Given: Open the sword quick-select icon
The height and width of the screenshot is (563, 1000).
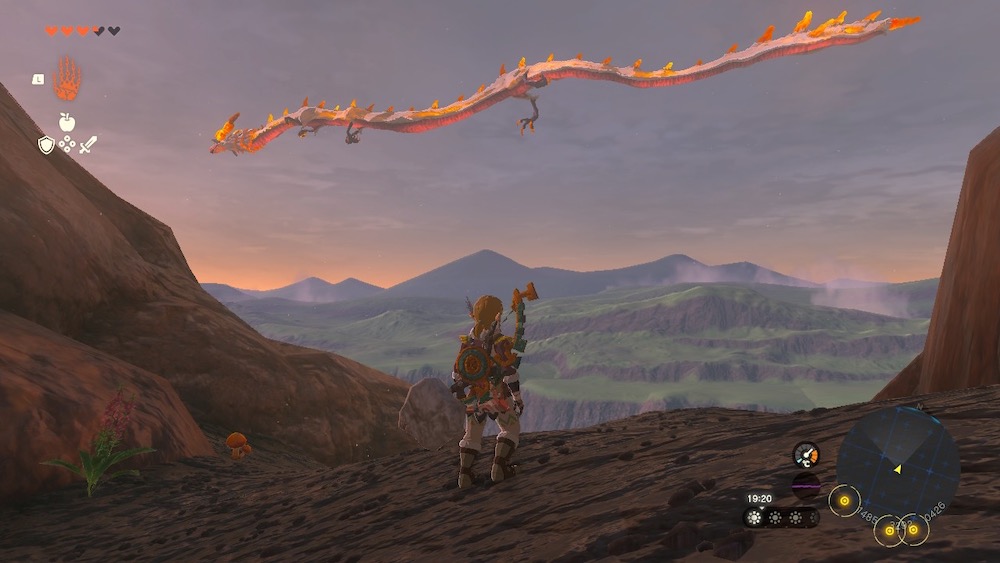Looking at the screenshot, I should 88,145.
